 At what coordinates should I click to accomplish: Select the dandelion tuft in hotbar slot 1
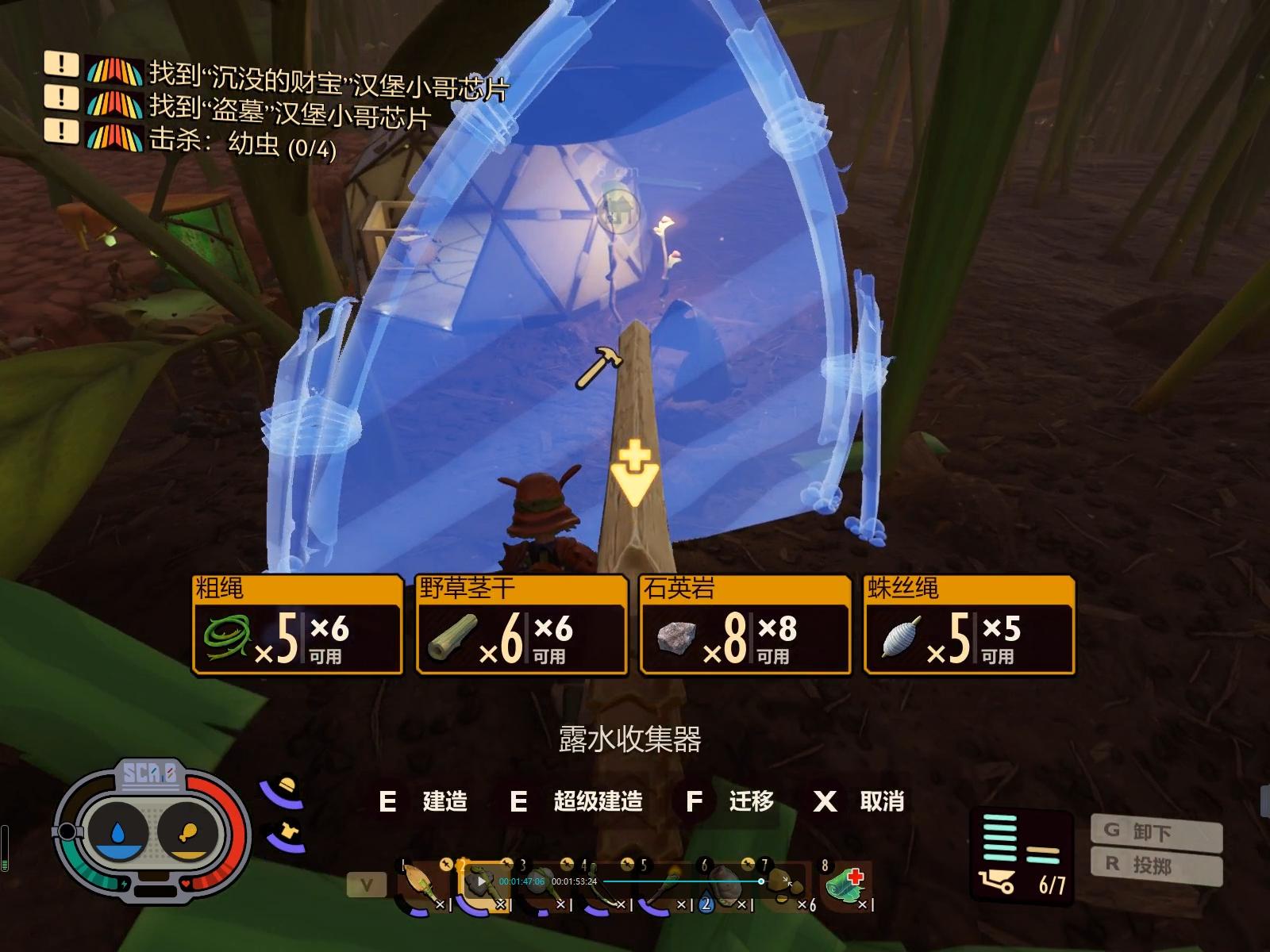(x=417, y=882)
